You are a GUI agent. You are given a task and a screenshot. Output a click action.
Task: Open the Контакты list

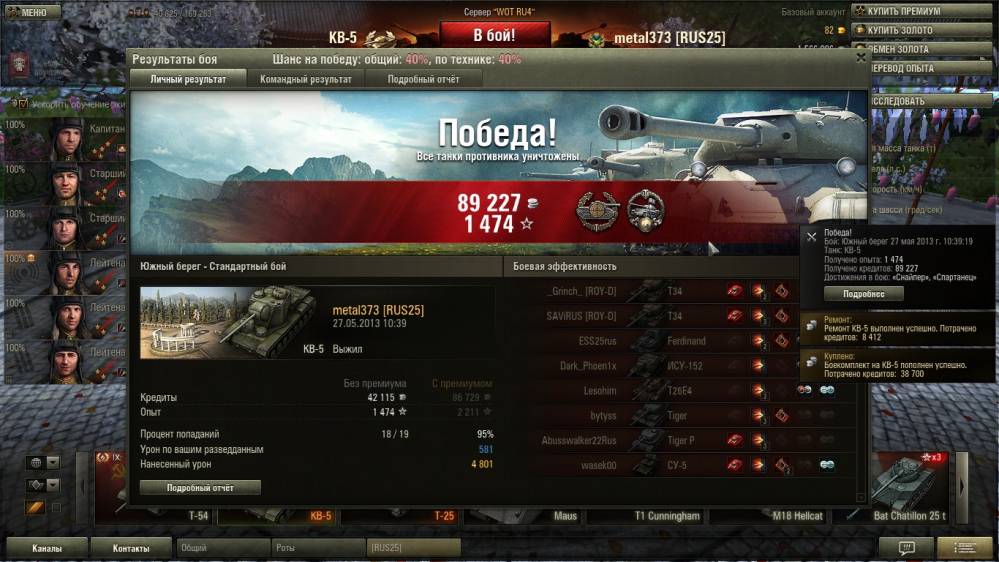coord(131,548)
